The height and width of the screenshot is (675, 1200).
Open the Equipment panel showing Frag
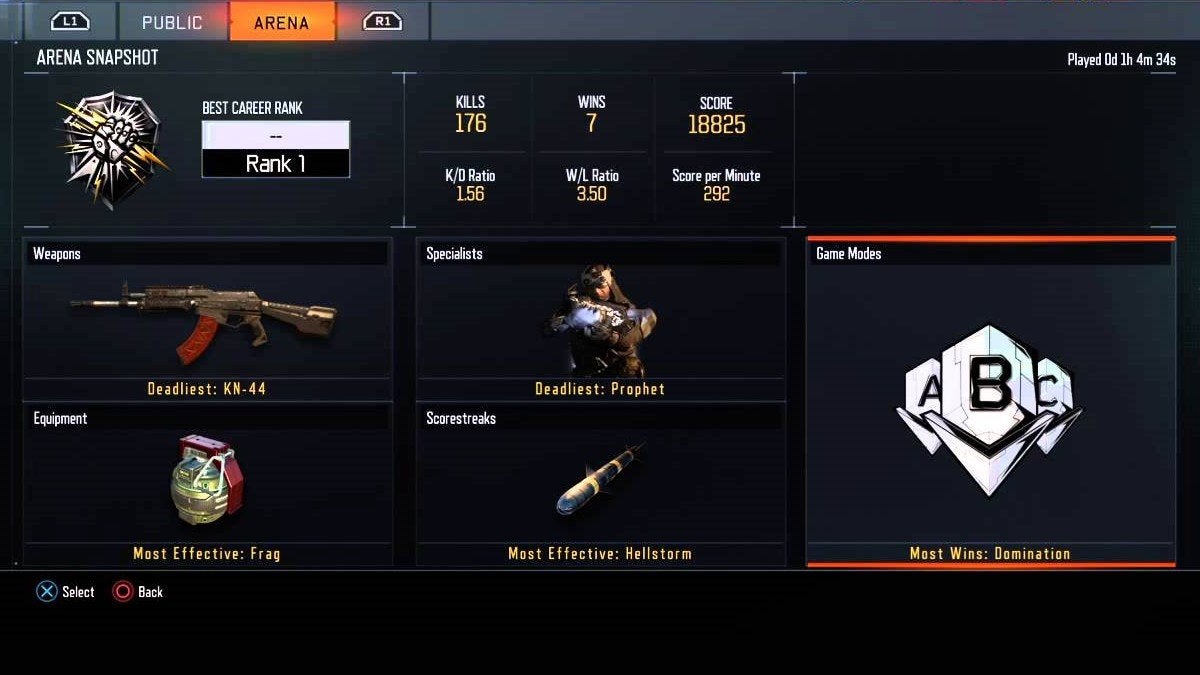[x=207, y=484]
